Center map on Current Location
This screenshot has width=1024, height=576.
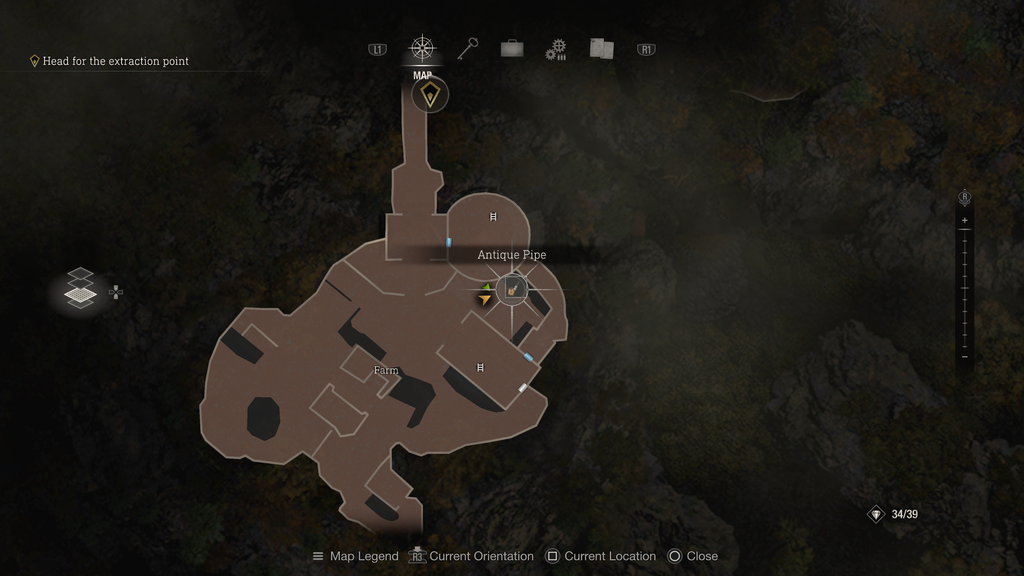point(600,556)
